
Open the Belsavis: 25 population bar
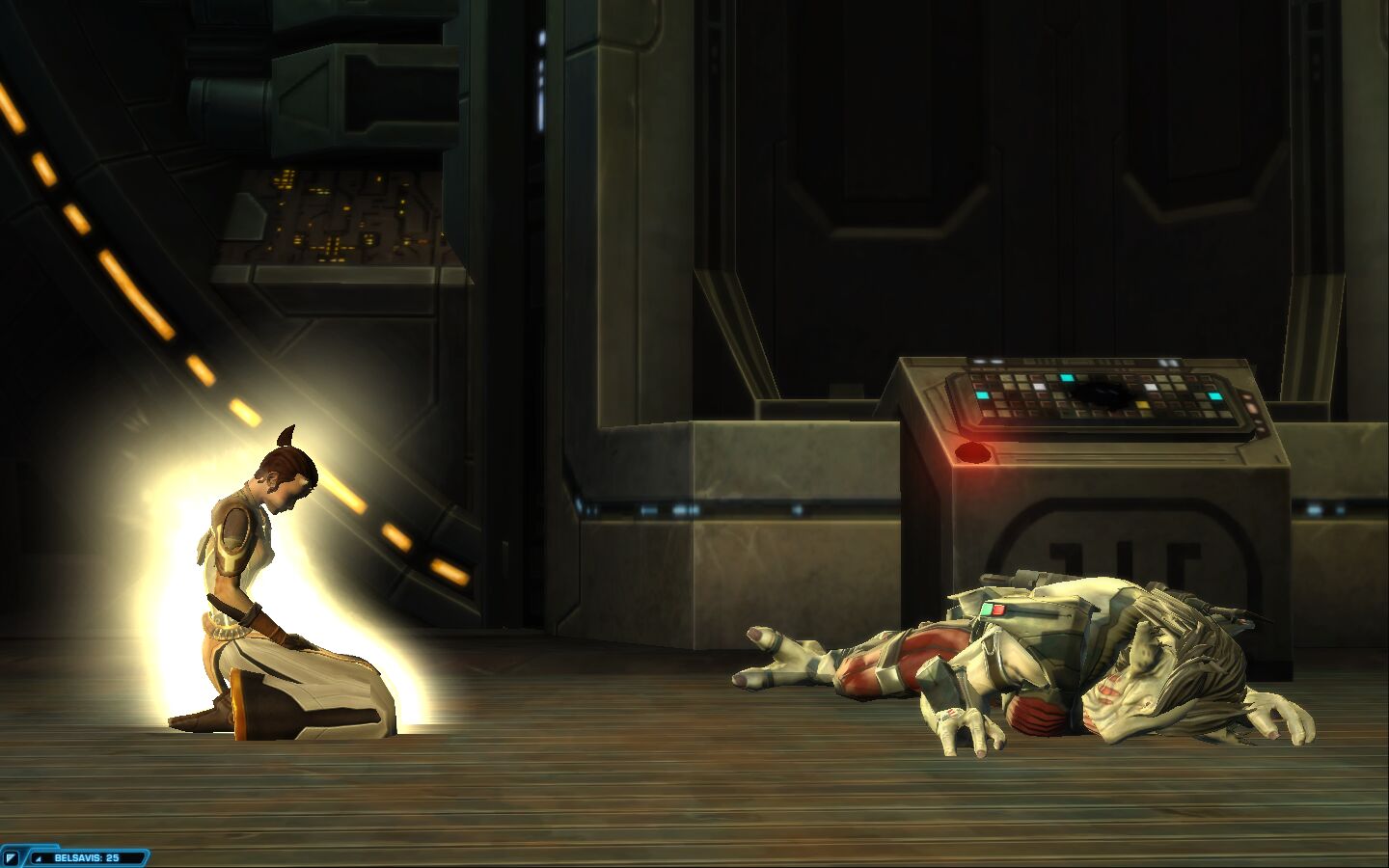click(87, 857)
